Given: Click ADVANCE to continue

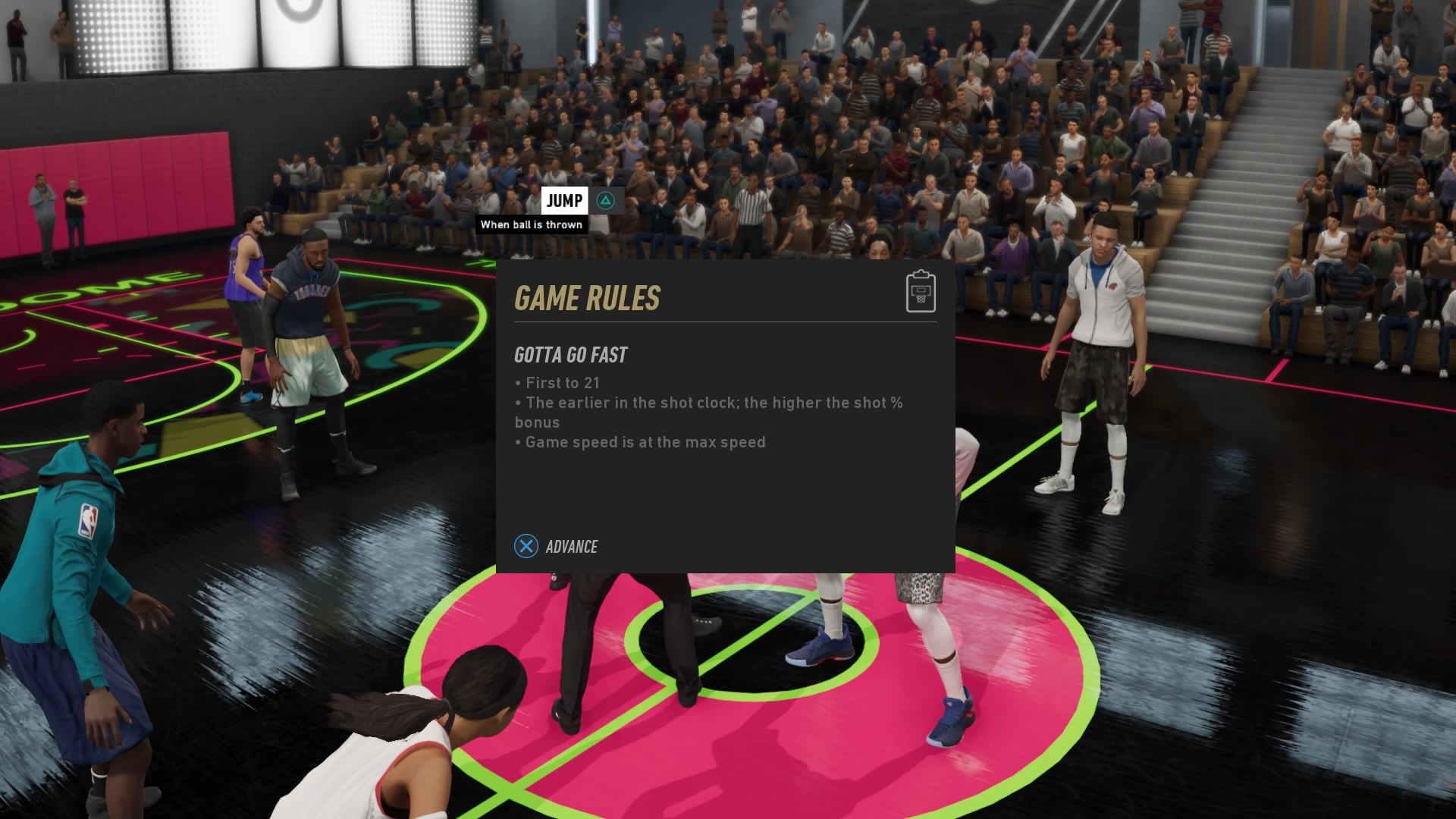Looking at the screenshot, I should [x=571, y=546].
